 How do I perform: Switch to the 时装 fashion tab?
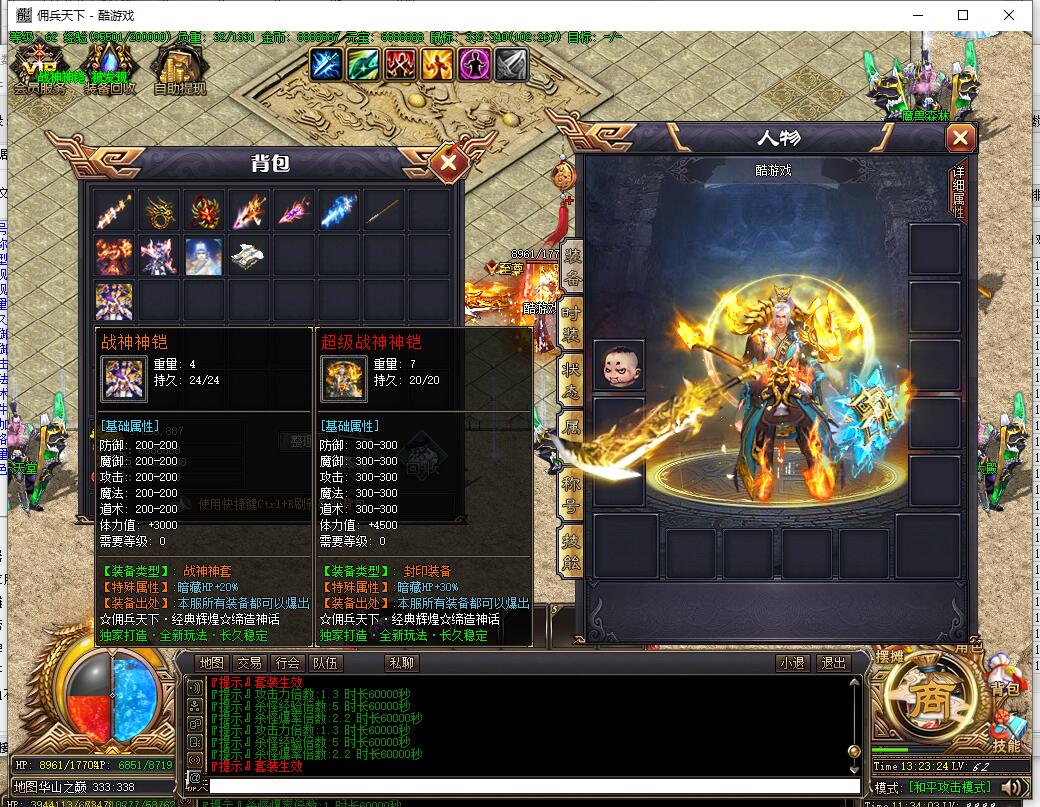571,322
